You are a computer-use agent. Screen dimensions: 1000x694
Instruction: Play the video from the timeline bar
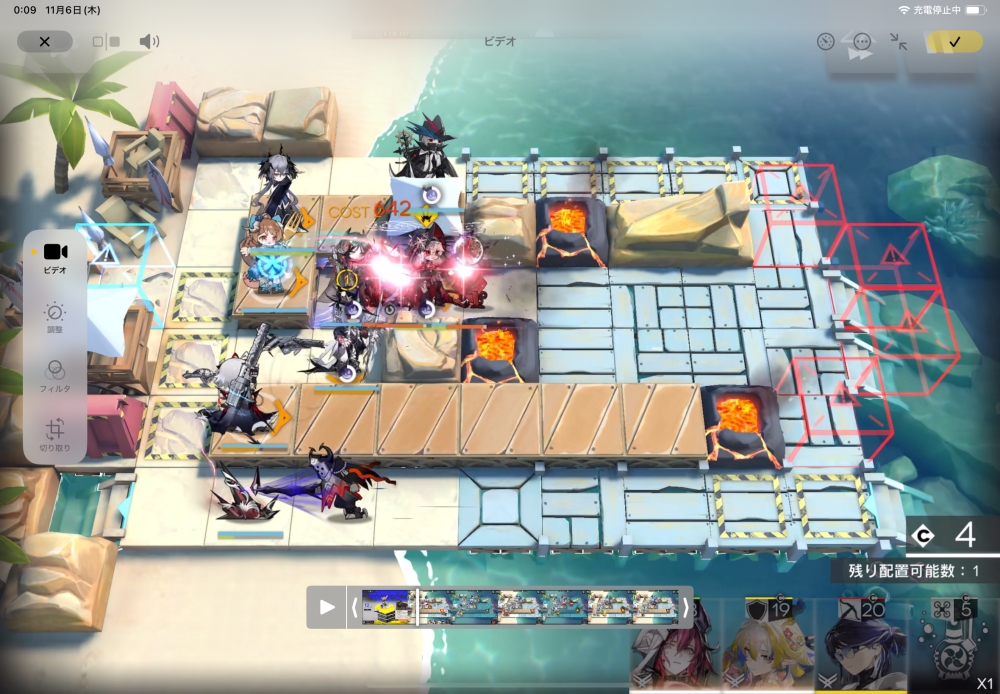tap(327, 607)
